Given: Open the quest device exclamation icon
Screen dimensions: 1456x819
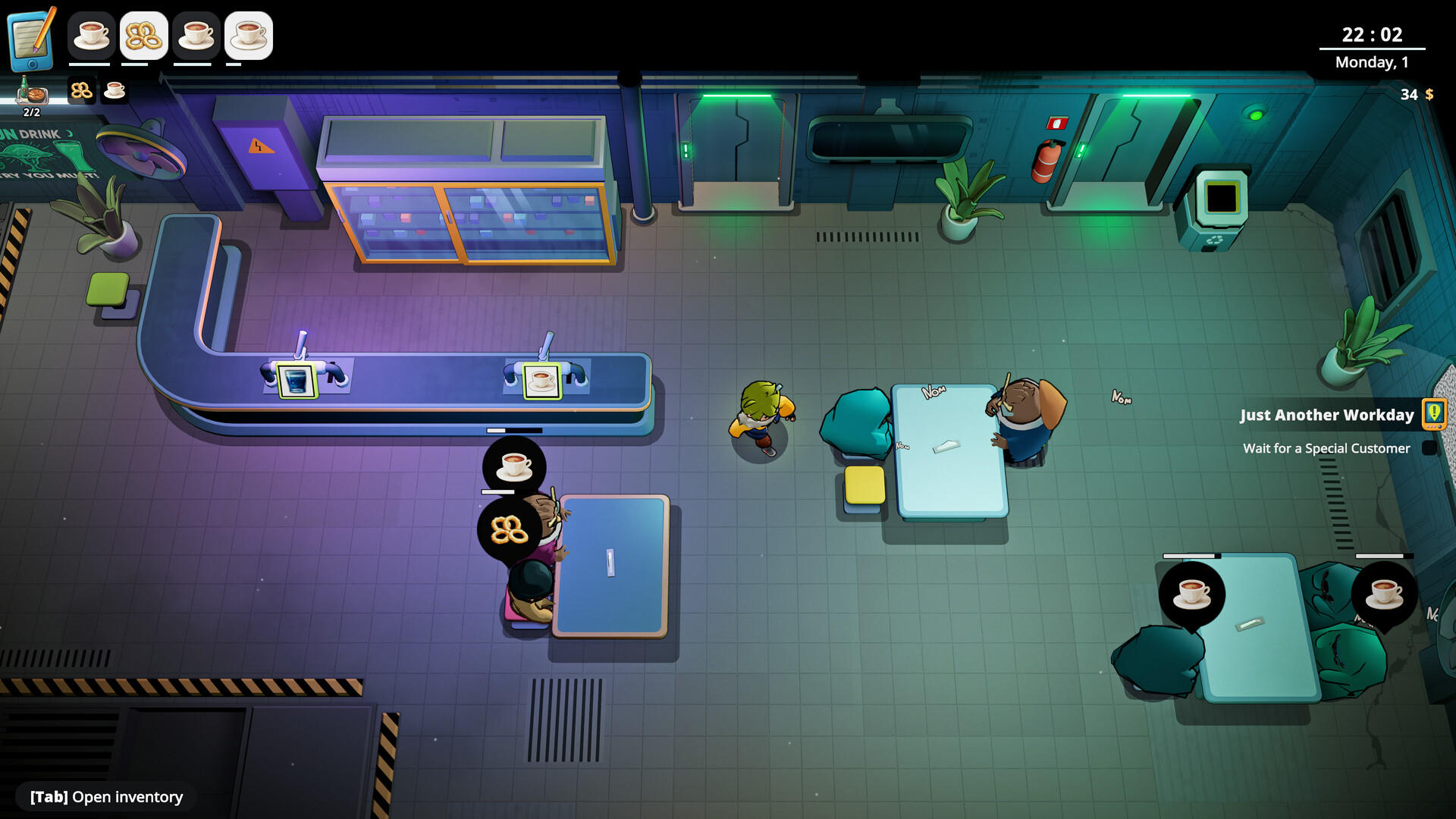Looking at the screenshot, I should click(x=1433, y=414).
